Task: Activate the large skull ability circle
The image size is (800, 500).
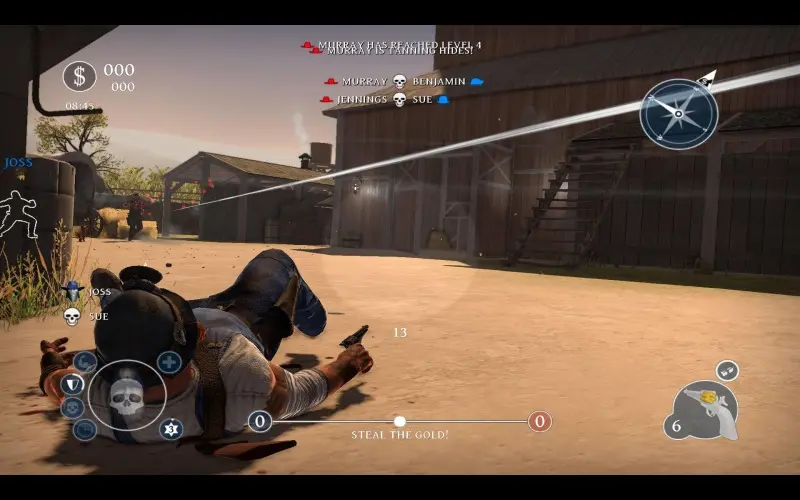Action: tap(127, 397)
